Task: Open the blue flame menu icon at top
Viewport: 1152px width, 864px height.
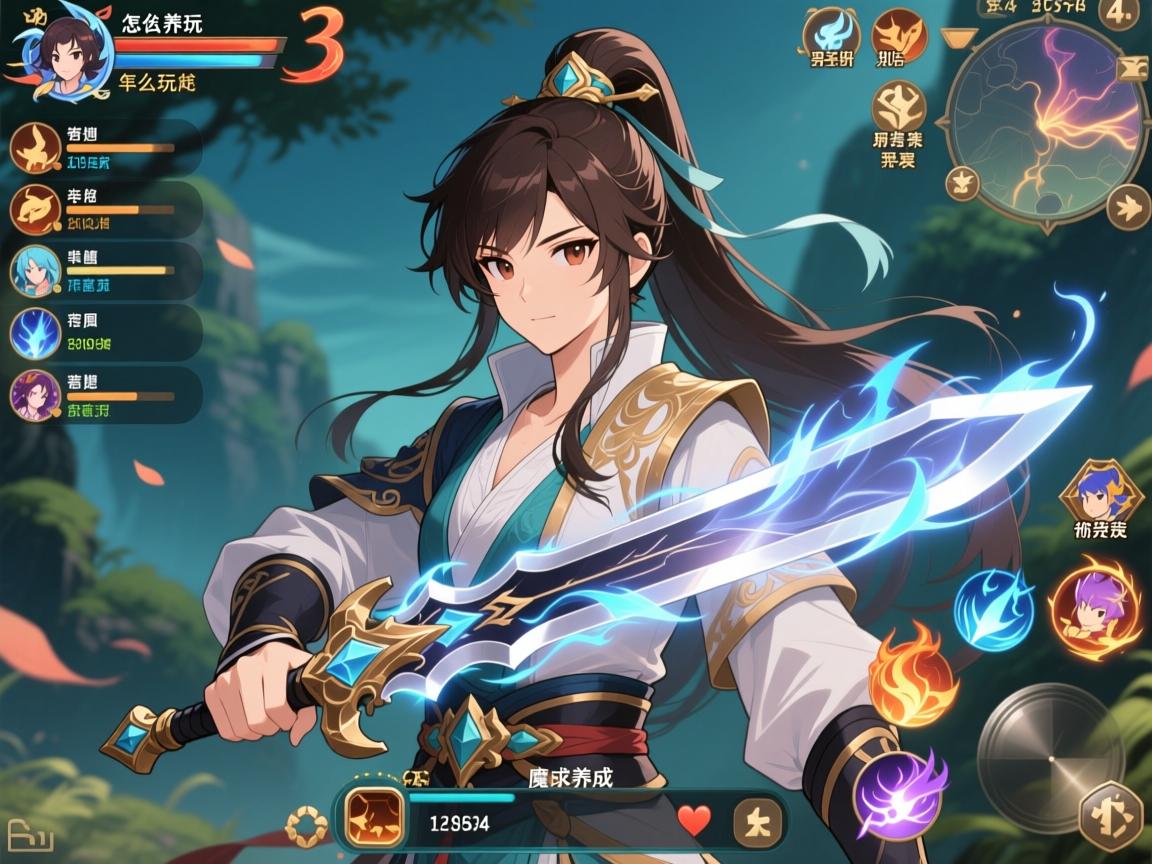Action: click(x=830, y=35)
